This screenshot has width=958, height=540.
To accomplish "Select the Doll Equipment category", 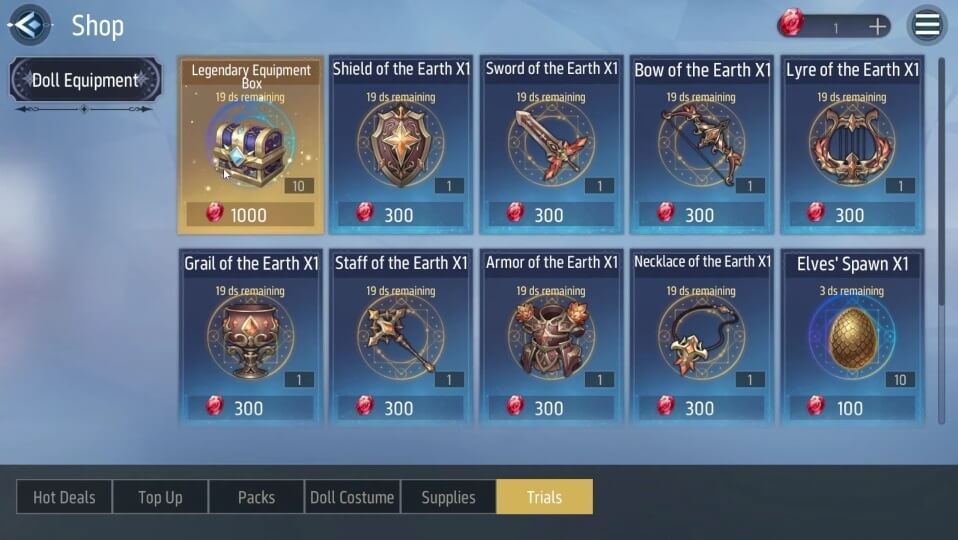I will point(85,80).
